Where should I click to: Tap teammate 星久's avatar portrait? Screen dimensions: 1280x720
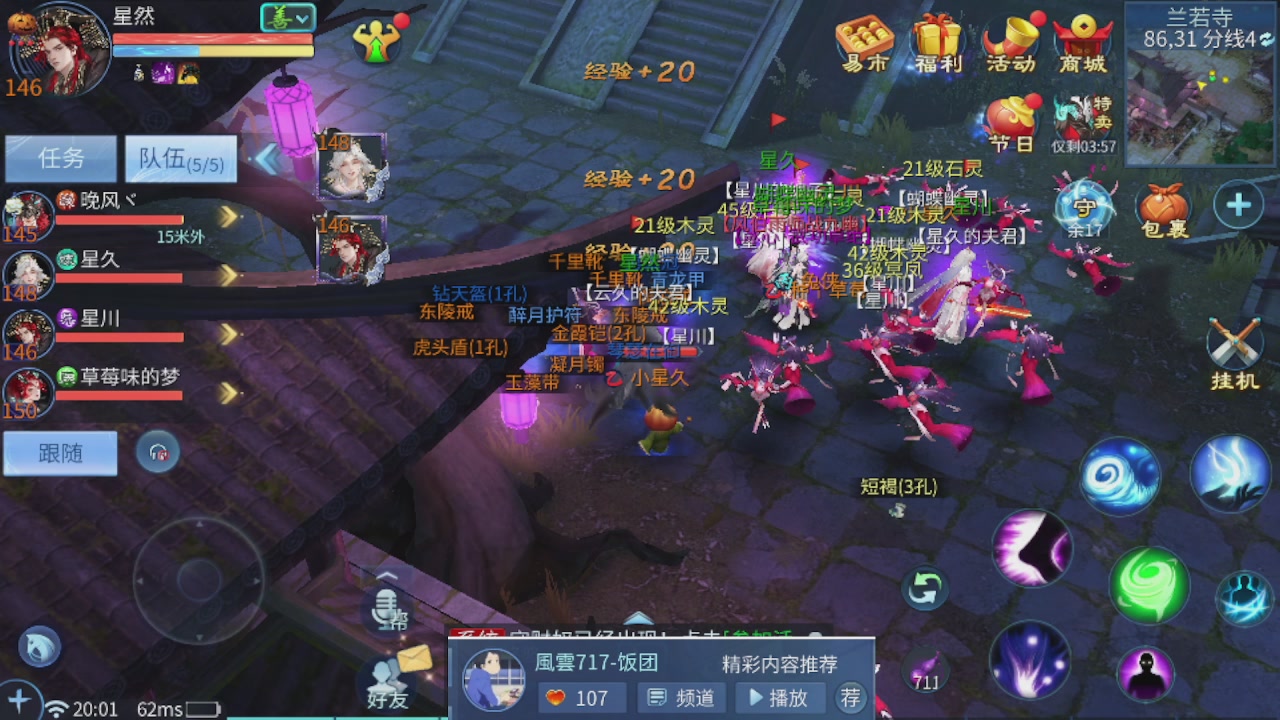[x=27, y=275]
